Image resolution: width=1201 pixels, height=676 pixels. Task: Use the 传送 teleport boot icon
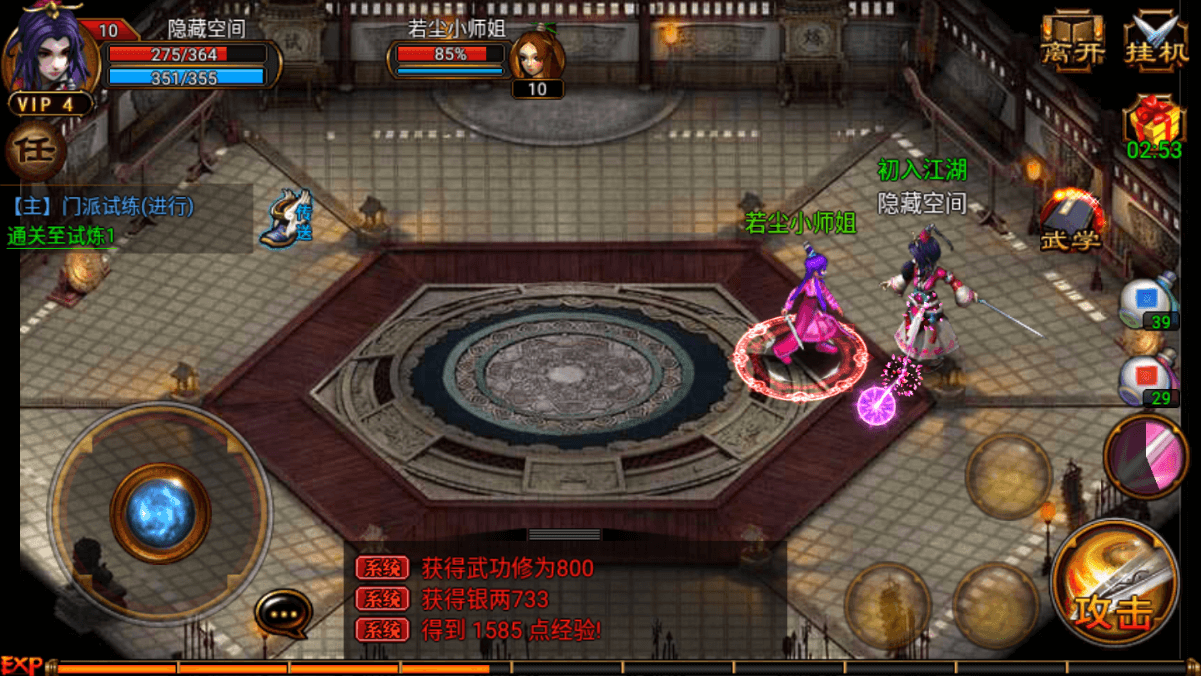point(288,218)
